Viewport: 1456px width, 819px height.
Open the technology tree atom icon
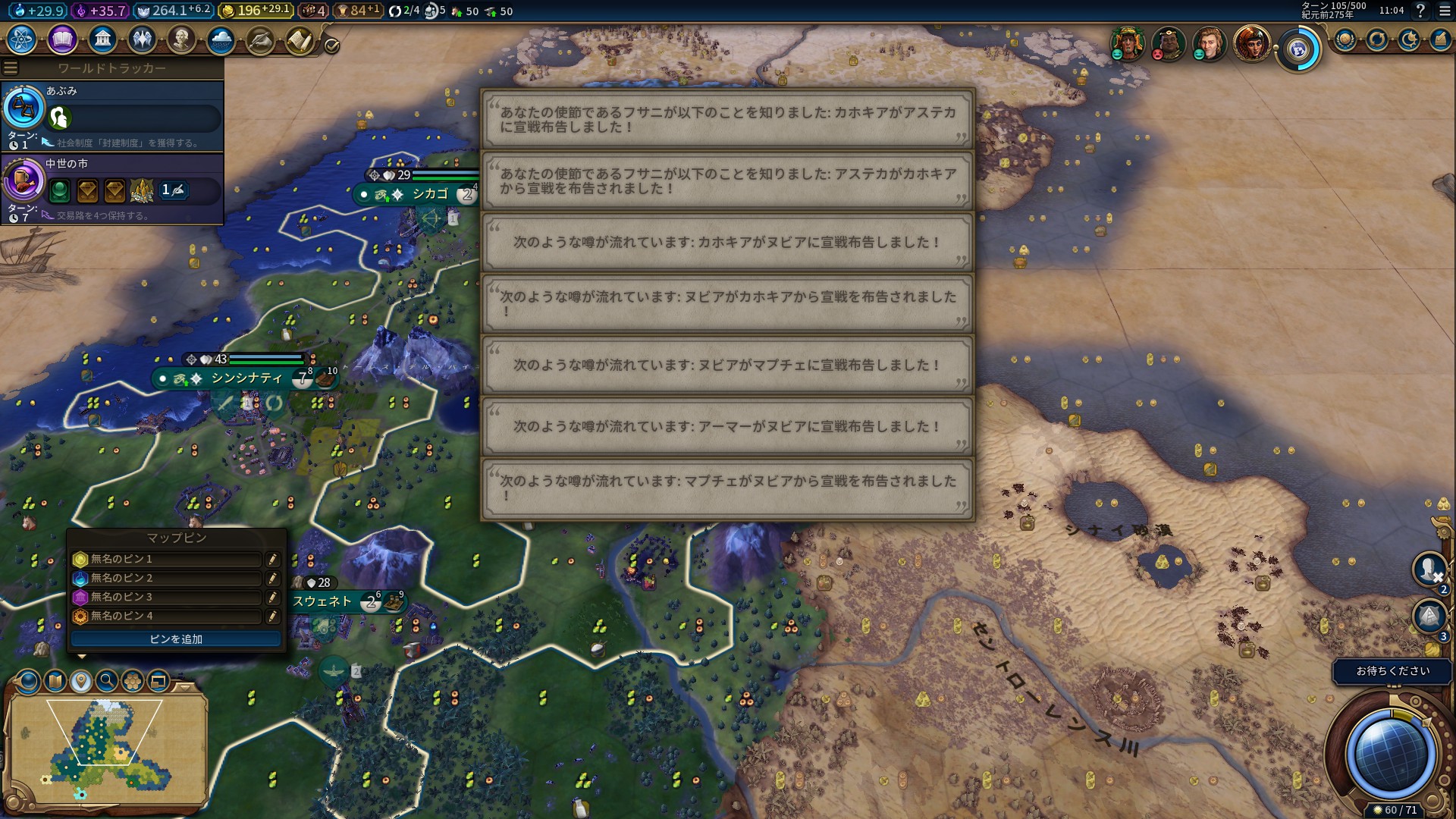21,39
